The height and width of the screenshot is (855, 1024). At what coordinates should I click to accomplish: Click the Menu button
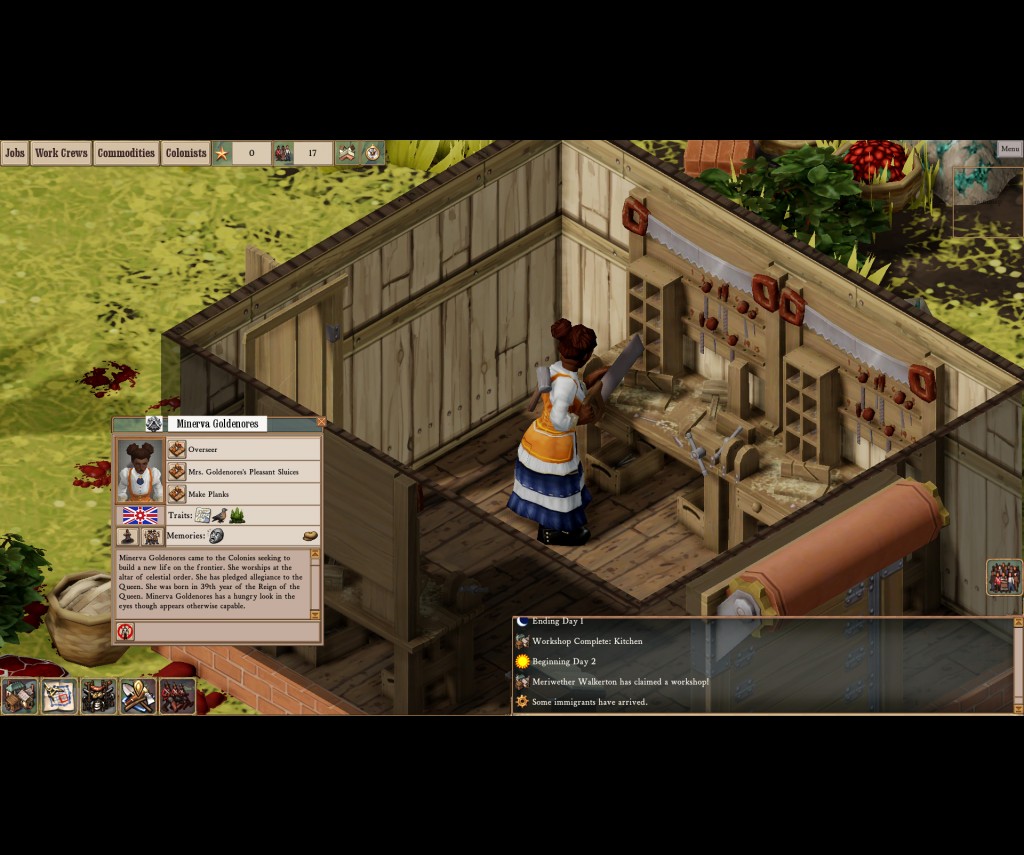(1009, 149)
